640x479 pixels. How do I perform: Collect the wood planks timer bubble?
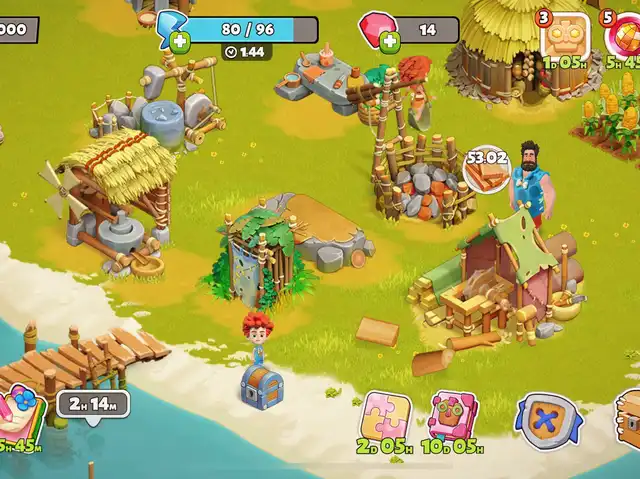pos(487,168)
